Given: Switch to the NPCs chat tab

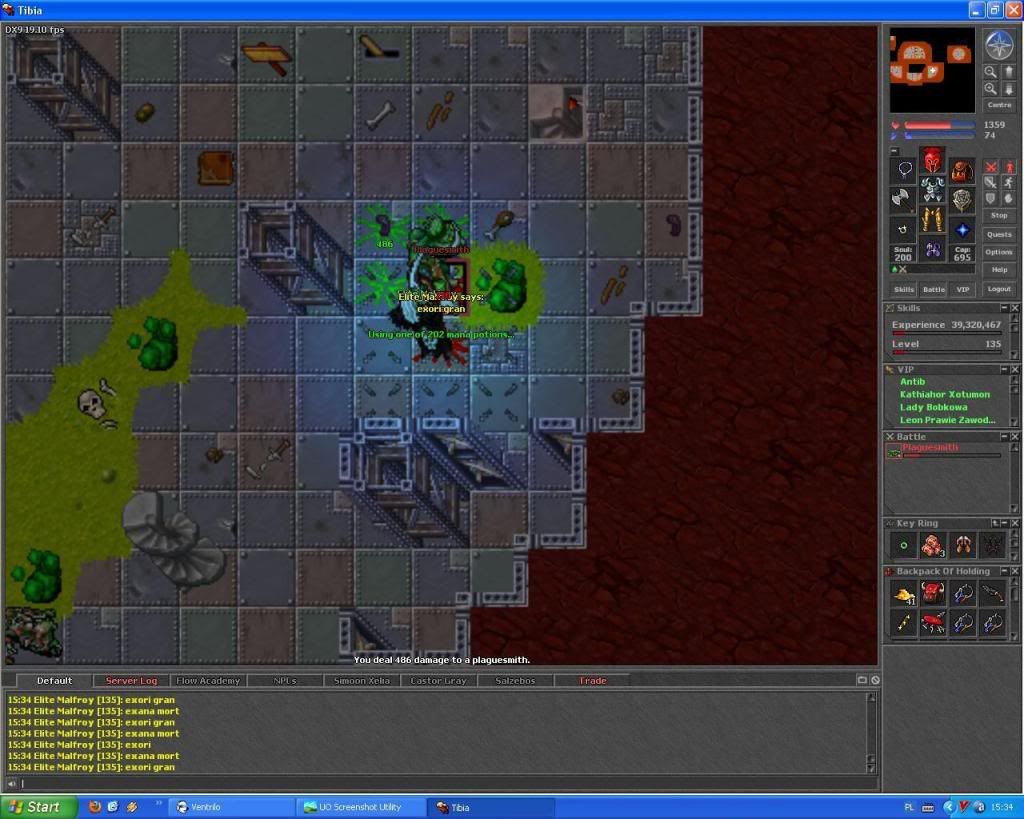Looking at the screenshot, I should (285, 681).
